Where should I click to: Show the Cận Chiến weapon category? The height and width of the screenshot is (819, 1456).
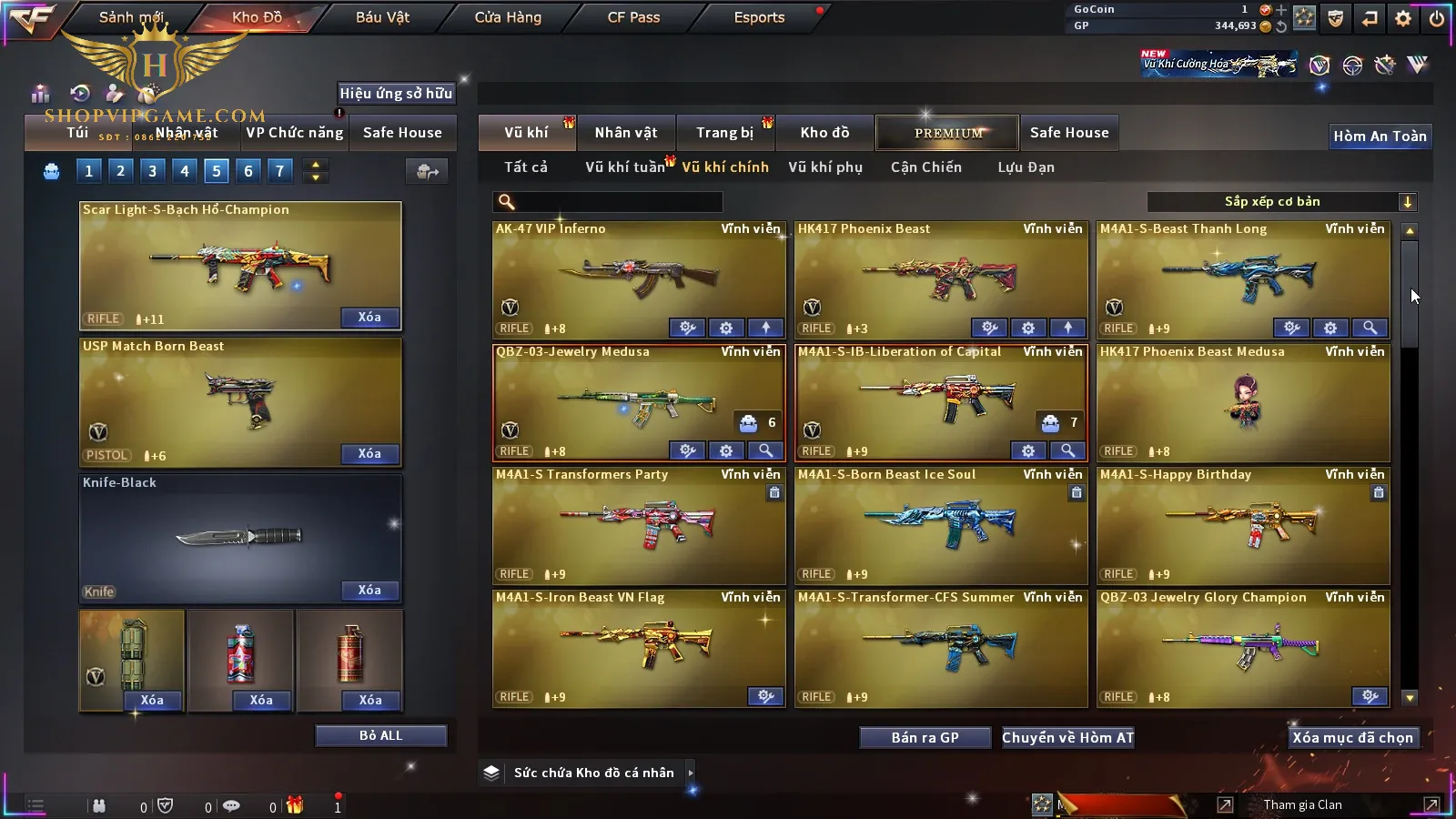[x=925, y=167]
